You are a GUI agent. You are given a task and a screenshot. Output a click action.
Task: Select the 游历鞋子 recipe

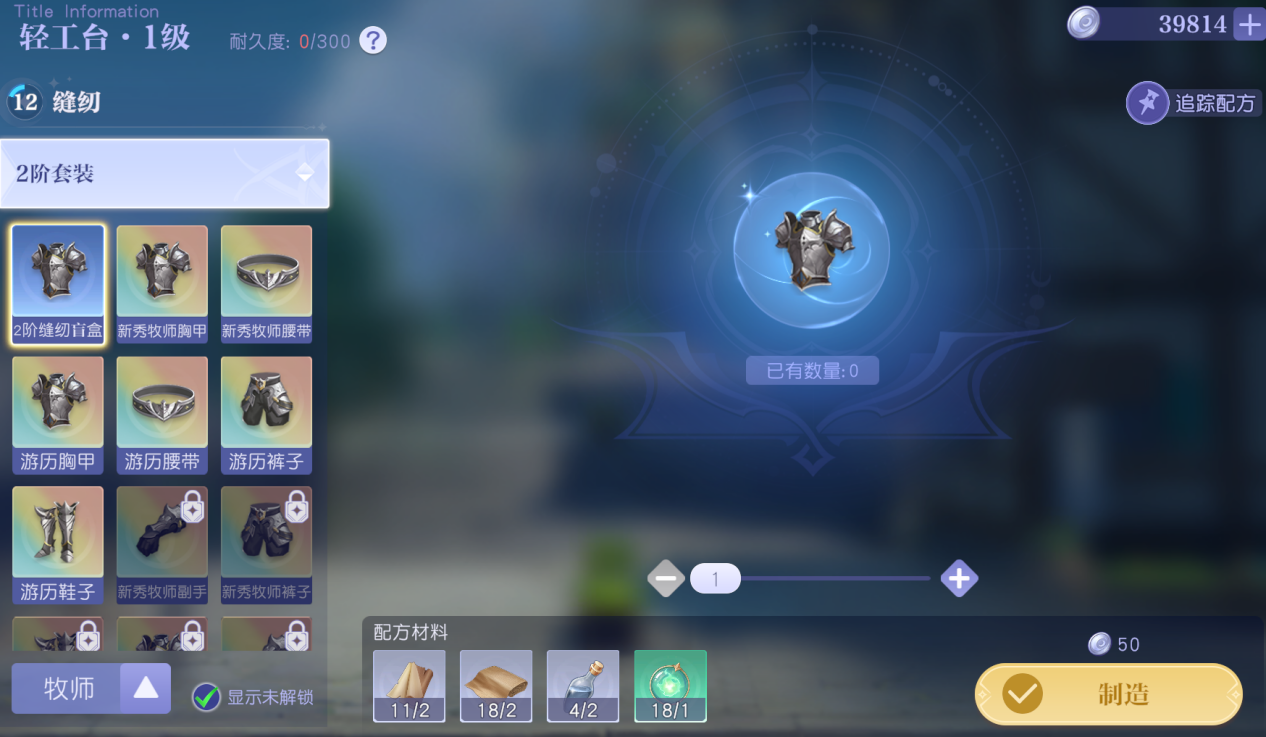click(x=58, y=545)
